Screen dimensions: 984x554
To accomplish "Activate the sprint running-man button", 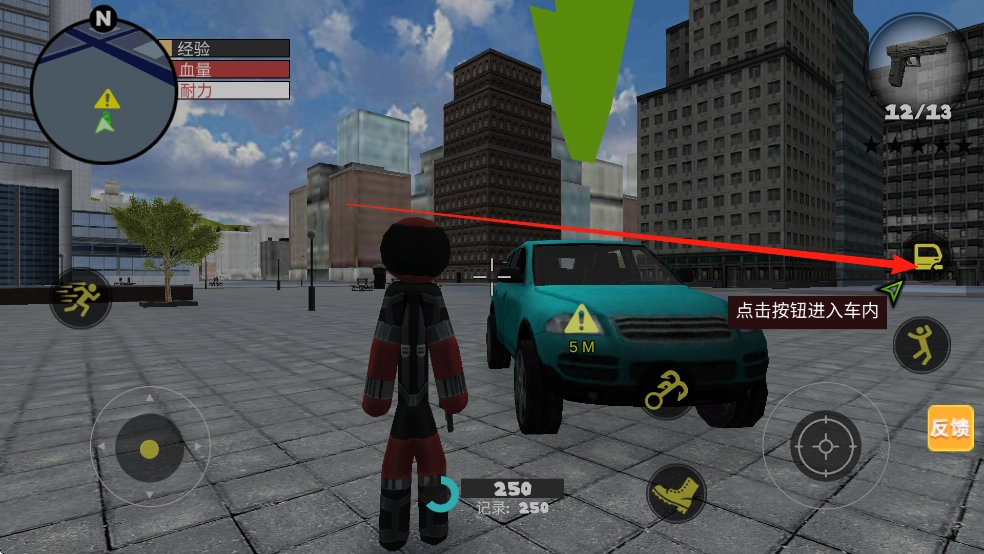I will [x=80, y=297].
